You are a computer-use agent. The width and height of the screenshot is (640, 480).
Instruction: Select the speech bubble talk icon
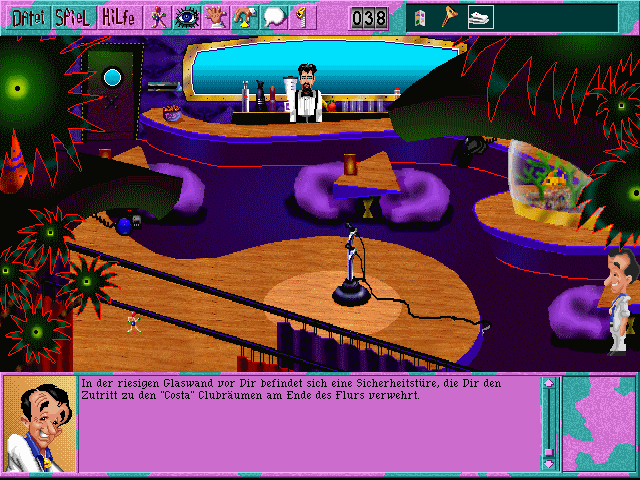point(273,17)
